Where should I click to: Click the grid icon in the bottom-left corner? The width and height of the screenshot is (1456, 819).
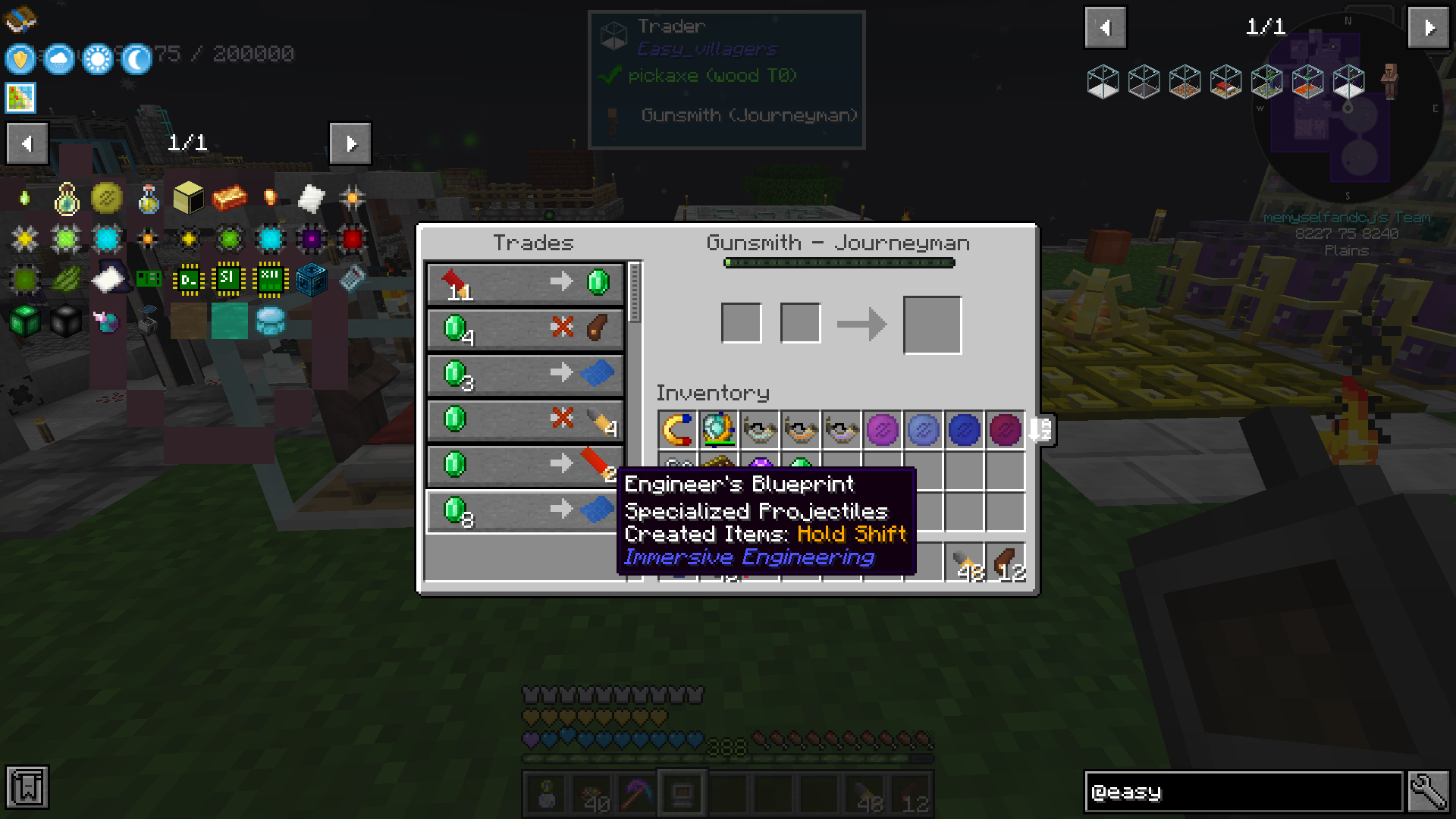click(27, 789)
